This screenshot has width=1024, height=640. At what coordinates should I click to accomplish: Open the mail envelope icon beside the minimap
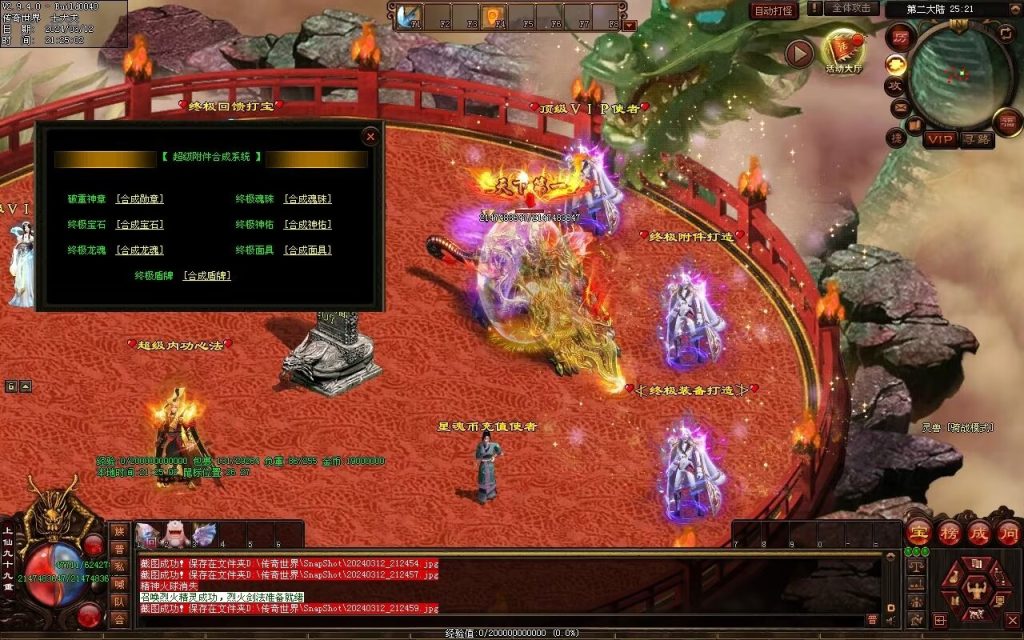[900, 107]
